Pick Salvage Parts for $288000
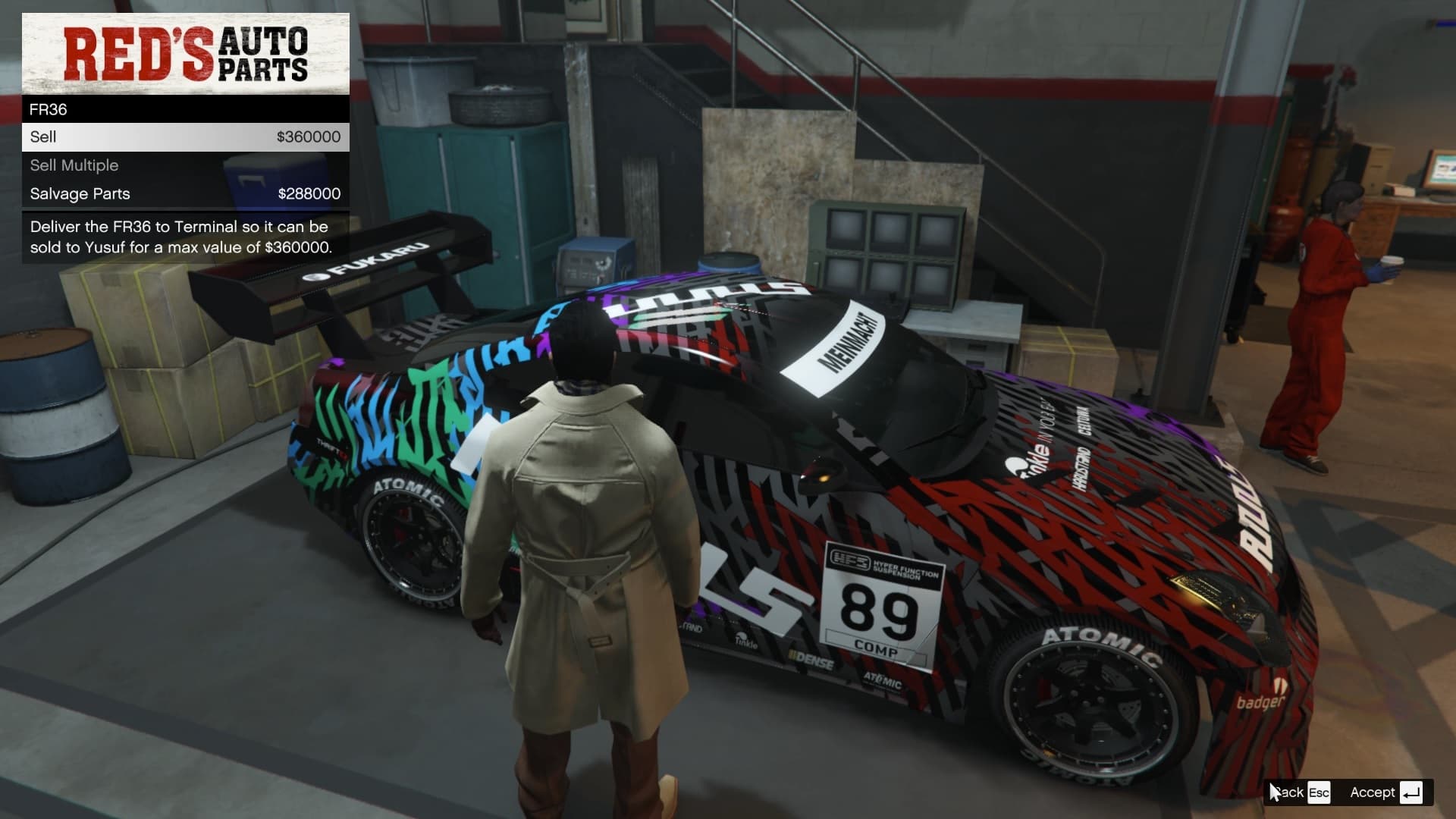1456x819 pixels. [x=185, y=194]
